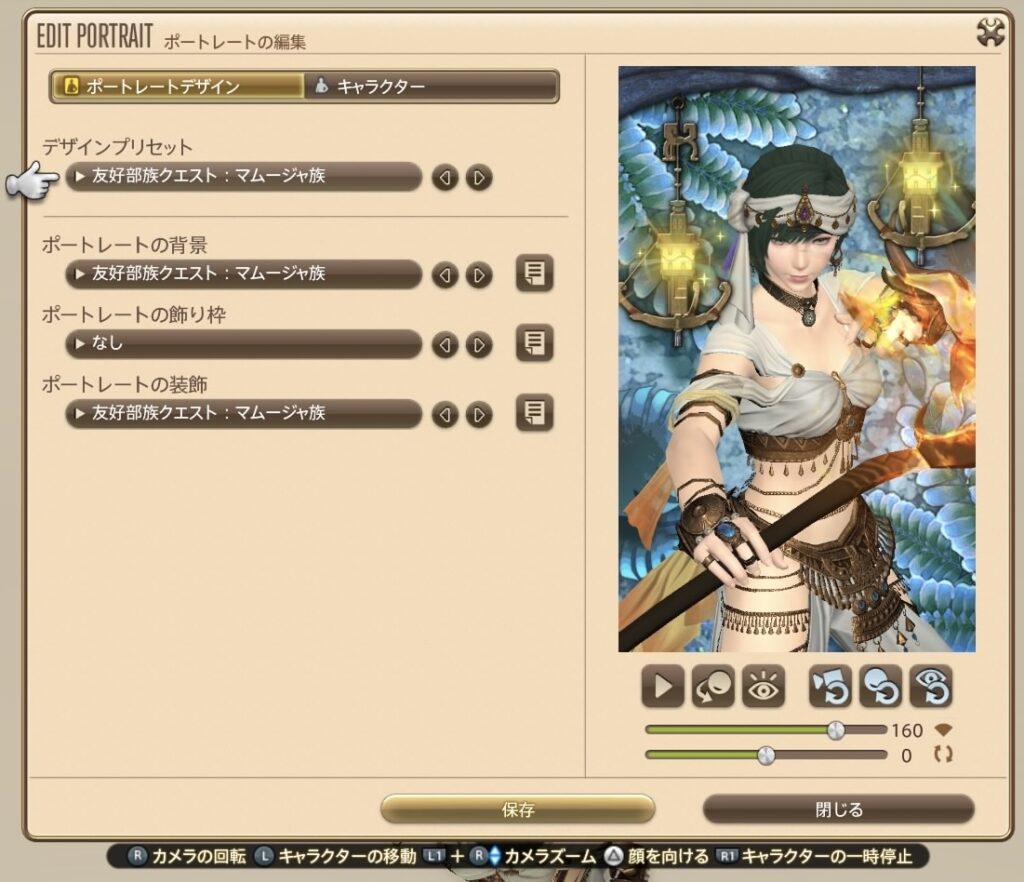Click 保存 to save the portrait
This screenshot has width=1024, height=882.
[x=517, y=809]
